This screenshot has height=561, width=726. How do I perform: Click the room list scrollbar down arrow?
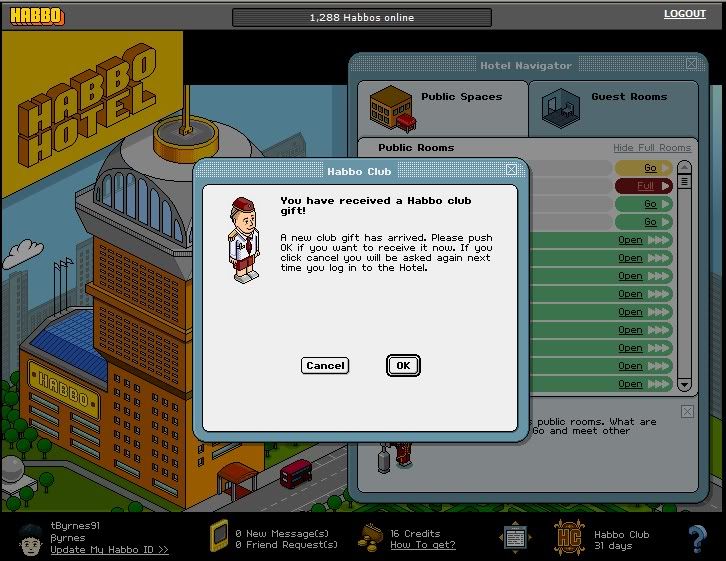pyautogui.click(x=684, y=384)
